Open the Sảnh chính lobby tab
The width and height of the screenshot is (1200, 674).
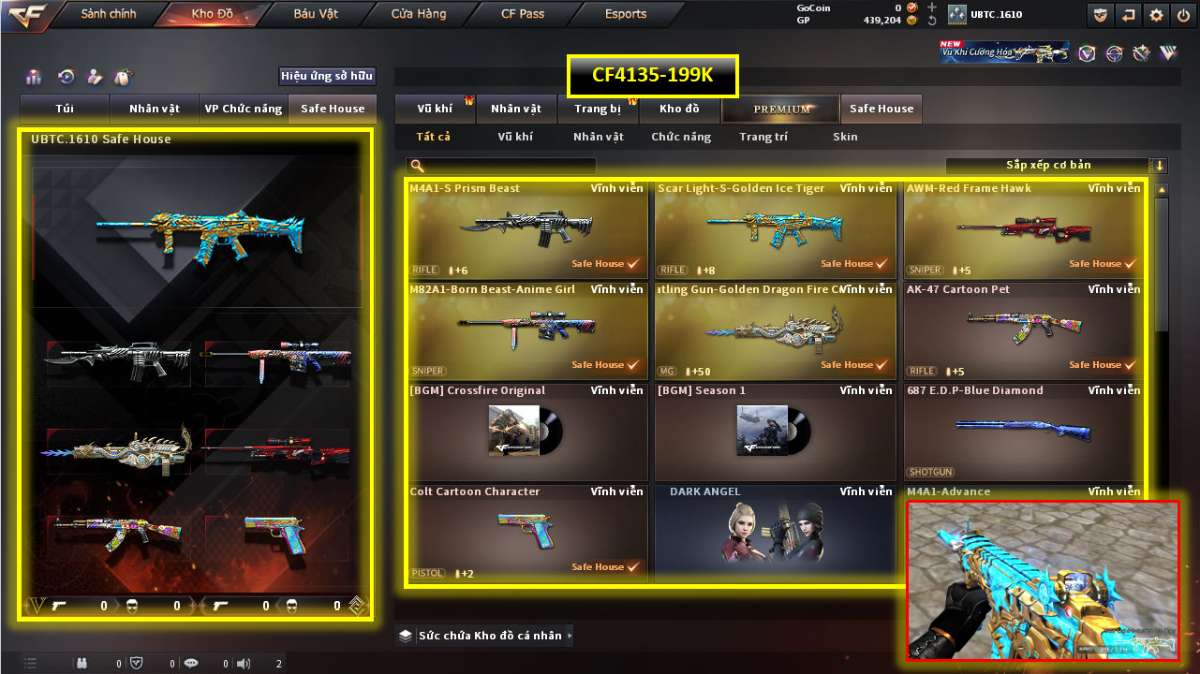coord(108,14)
